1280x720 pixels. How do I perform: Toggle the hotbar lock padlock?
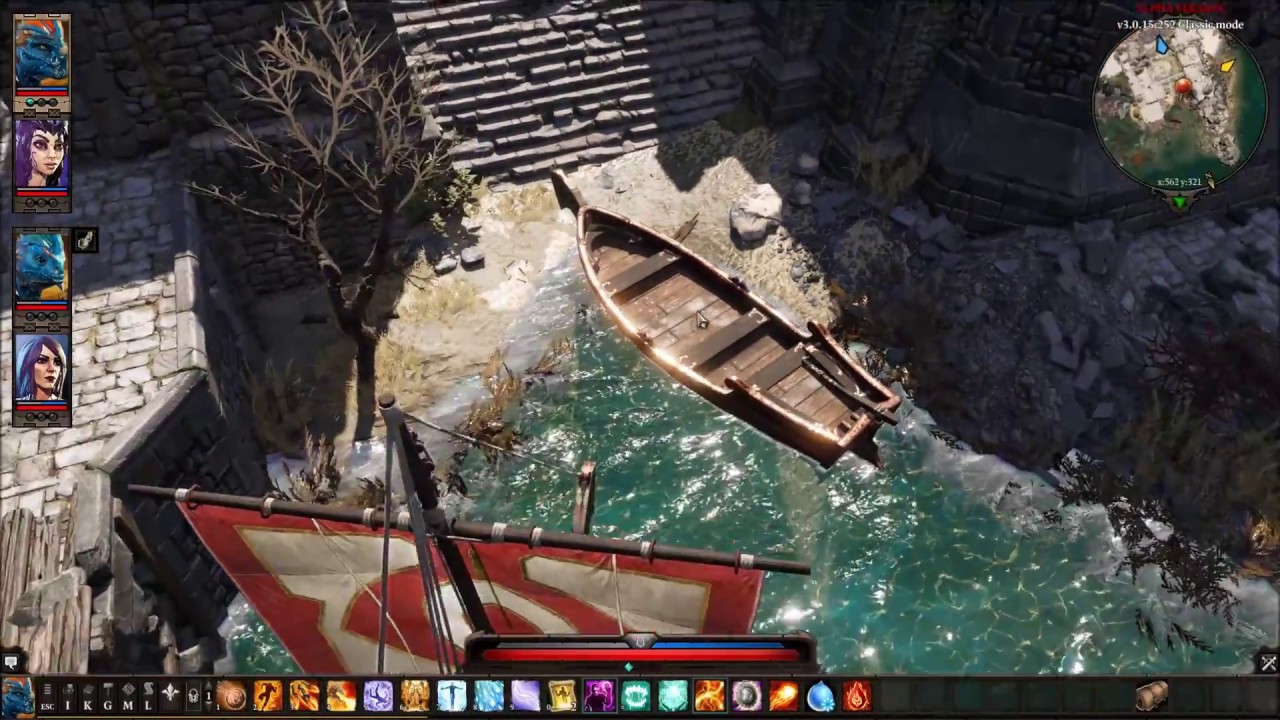[x=193, y=696]
